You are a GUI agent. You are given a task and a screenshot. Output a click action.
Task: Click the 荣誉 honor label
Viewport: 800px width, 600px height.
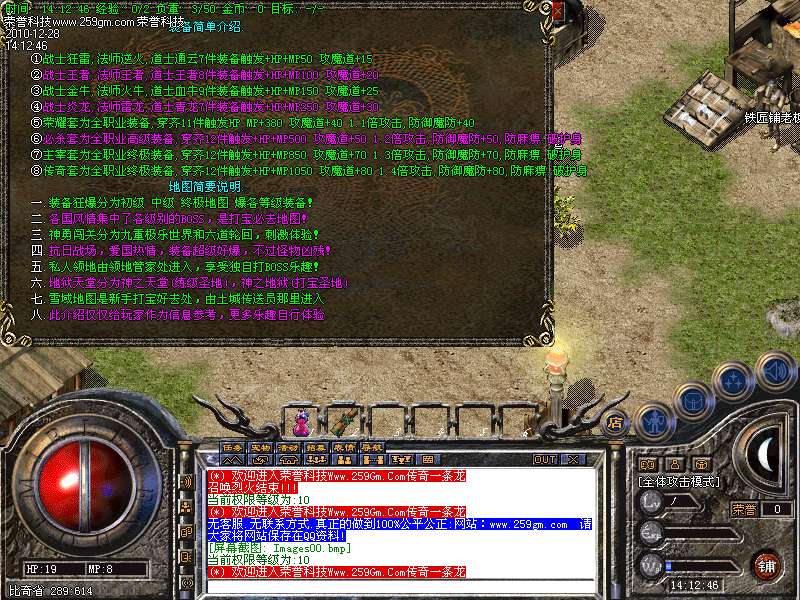[x=742, y=509]
